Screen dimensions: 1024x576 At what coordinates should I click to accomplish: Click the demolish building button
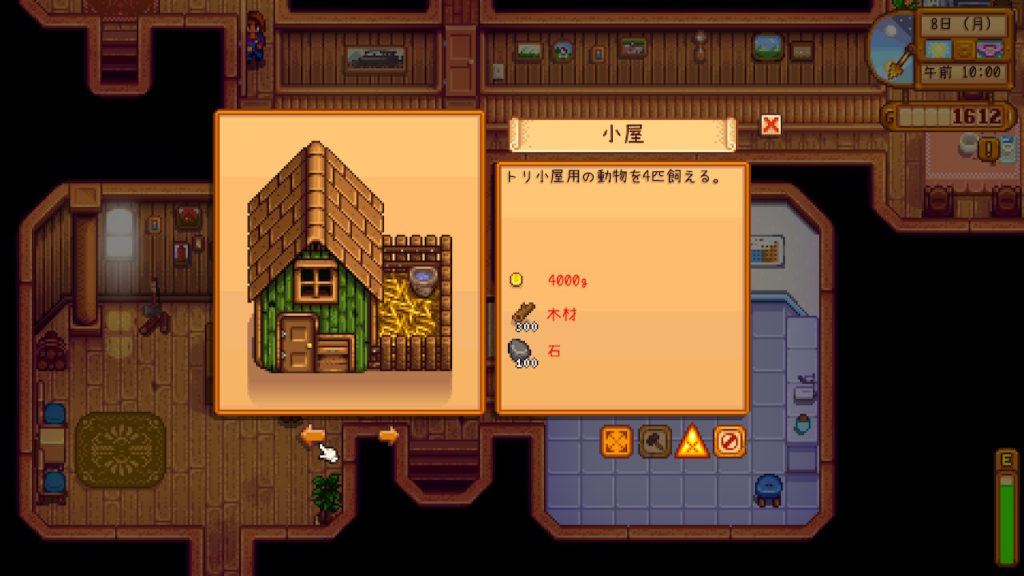coord(729,441)
